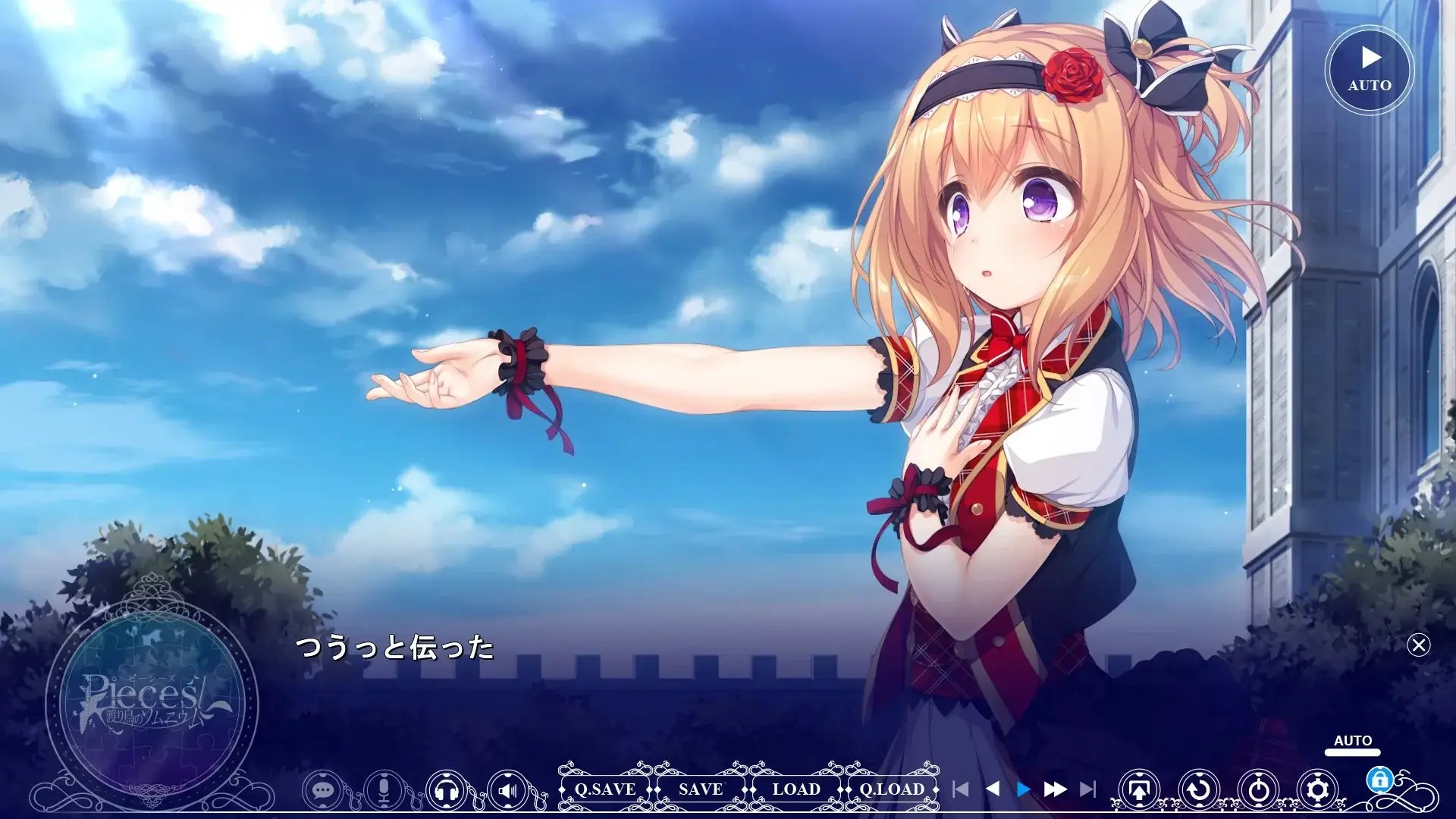Quick load with the Q.LOAD button
Image resolution: width=1456 pixels, height=819 pixels.
(x=892, y=789)
